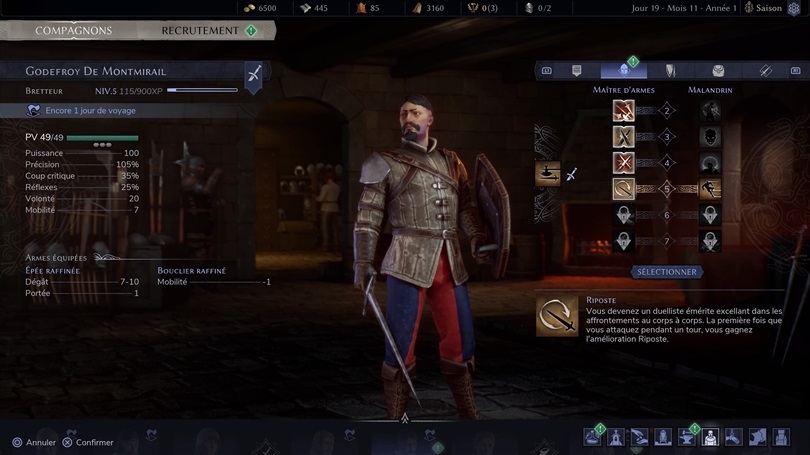The width and height of the screenshot is (810, 455).
Task: Open the armored companion menu icon
Action: pyautogui.click(x=710, y=437)
